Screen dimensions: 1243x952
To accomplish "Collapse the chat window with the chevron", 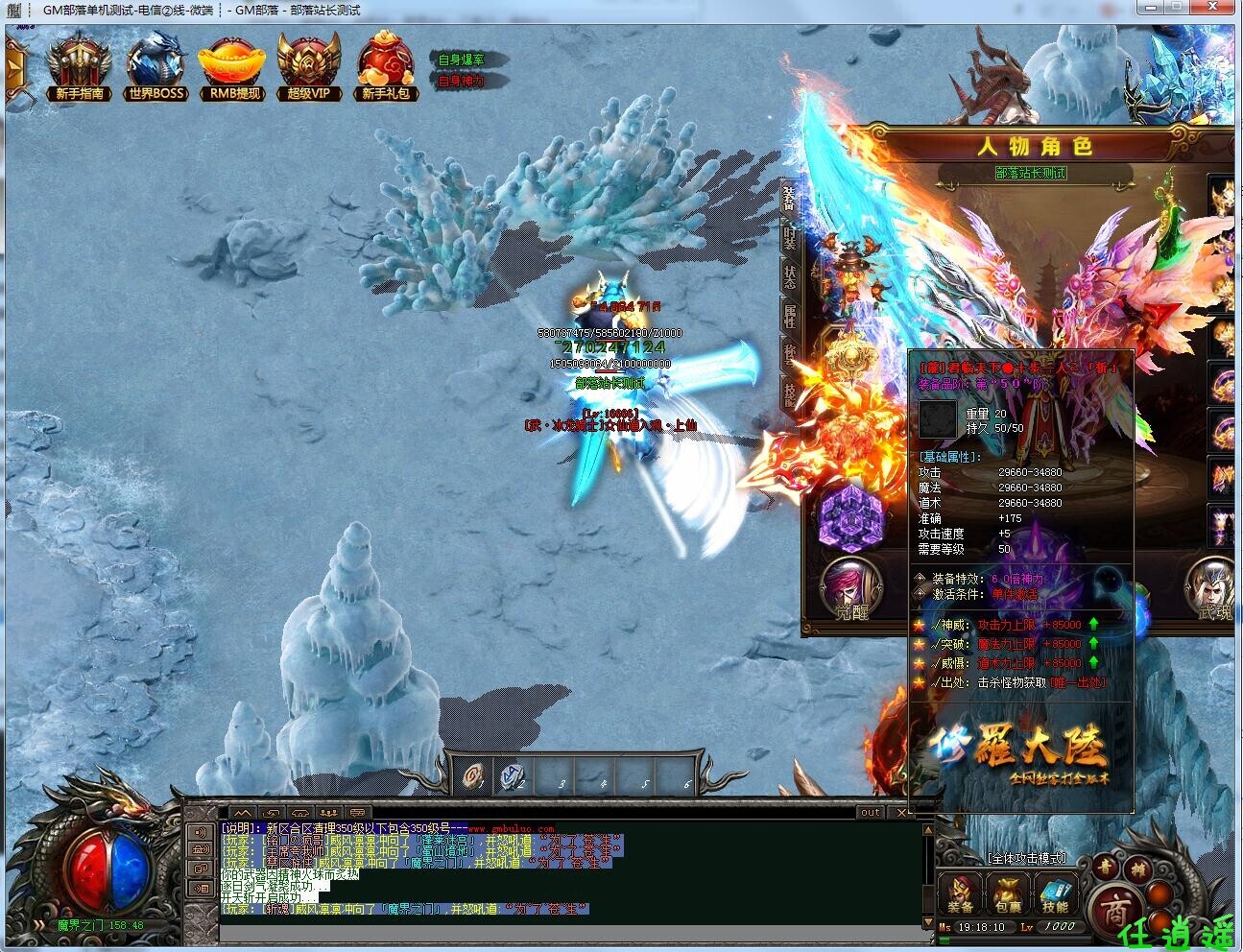I will click(242, 812).
